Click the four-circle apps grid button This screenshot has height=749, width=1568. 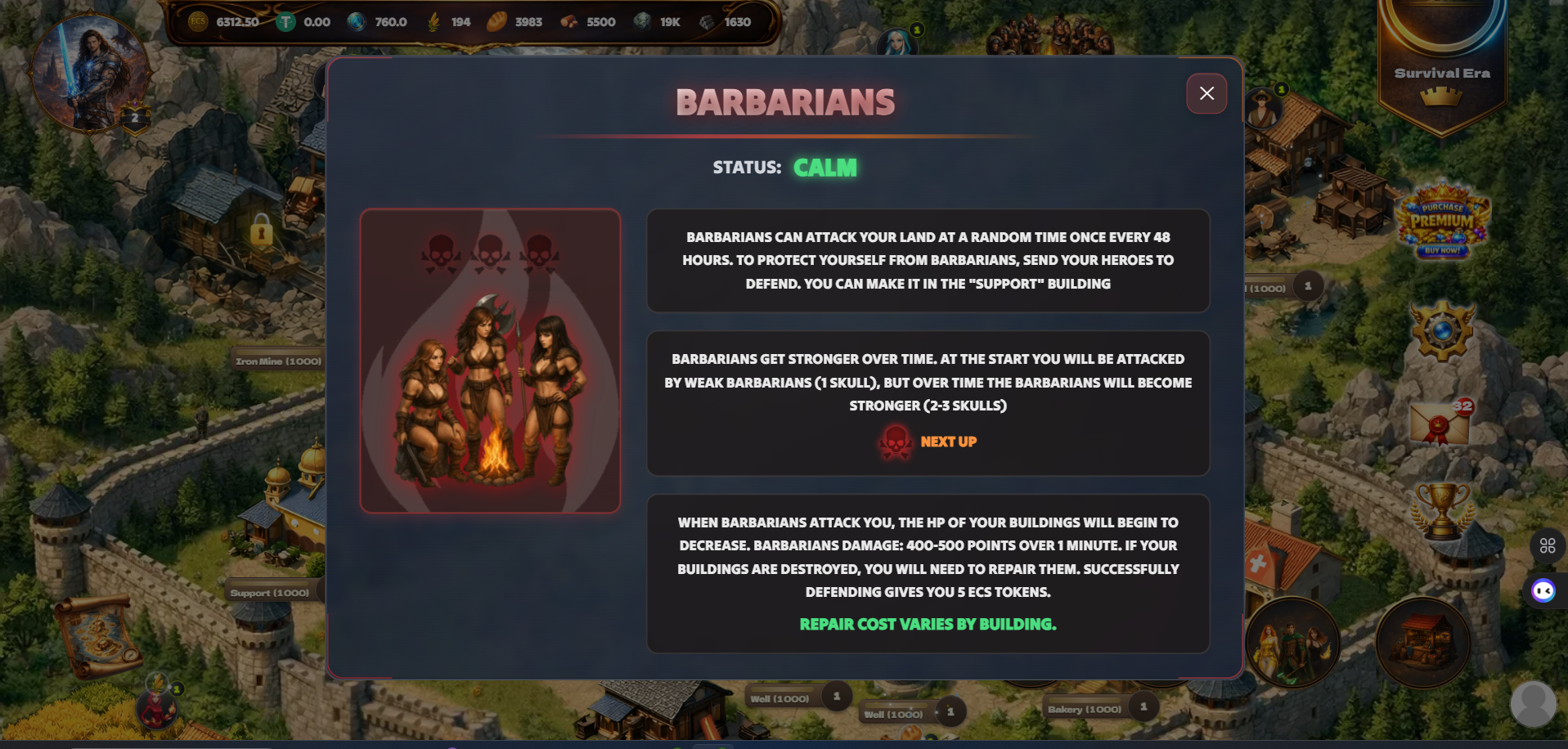point(1547,545)
